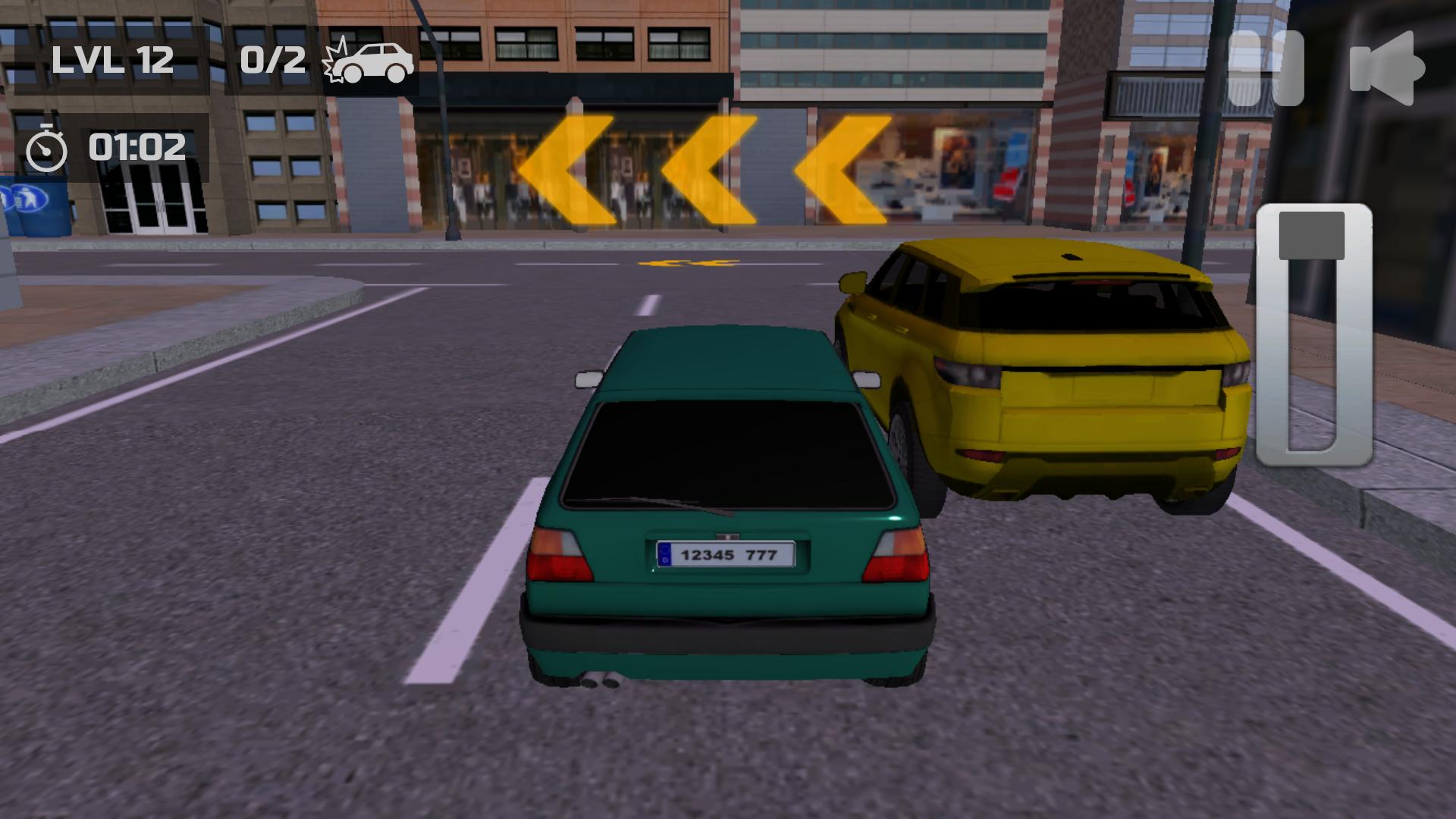Viewport: 1456px width, 819px height.
Task: Tap the yellow arrow marking on the road
Action: click(x=686, y=264)
